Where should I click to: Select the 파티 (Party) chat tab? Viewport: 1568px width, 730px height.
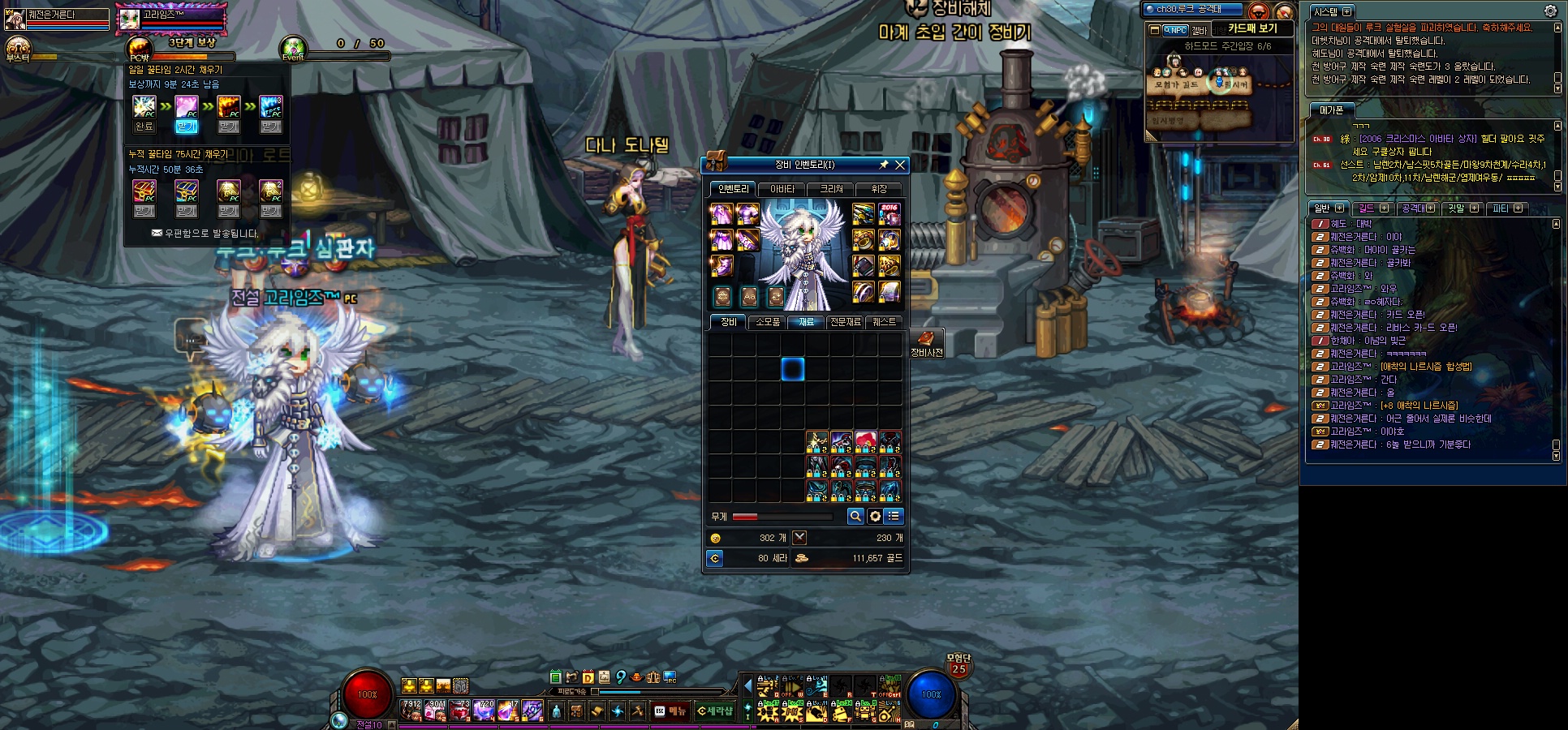[x=1501, y=208]
